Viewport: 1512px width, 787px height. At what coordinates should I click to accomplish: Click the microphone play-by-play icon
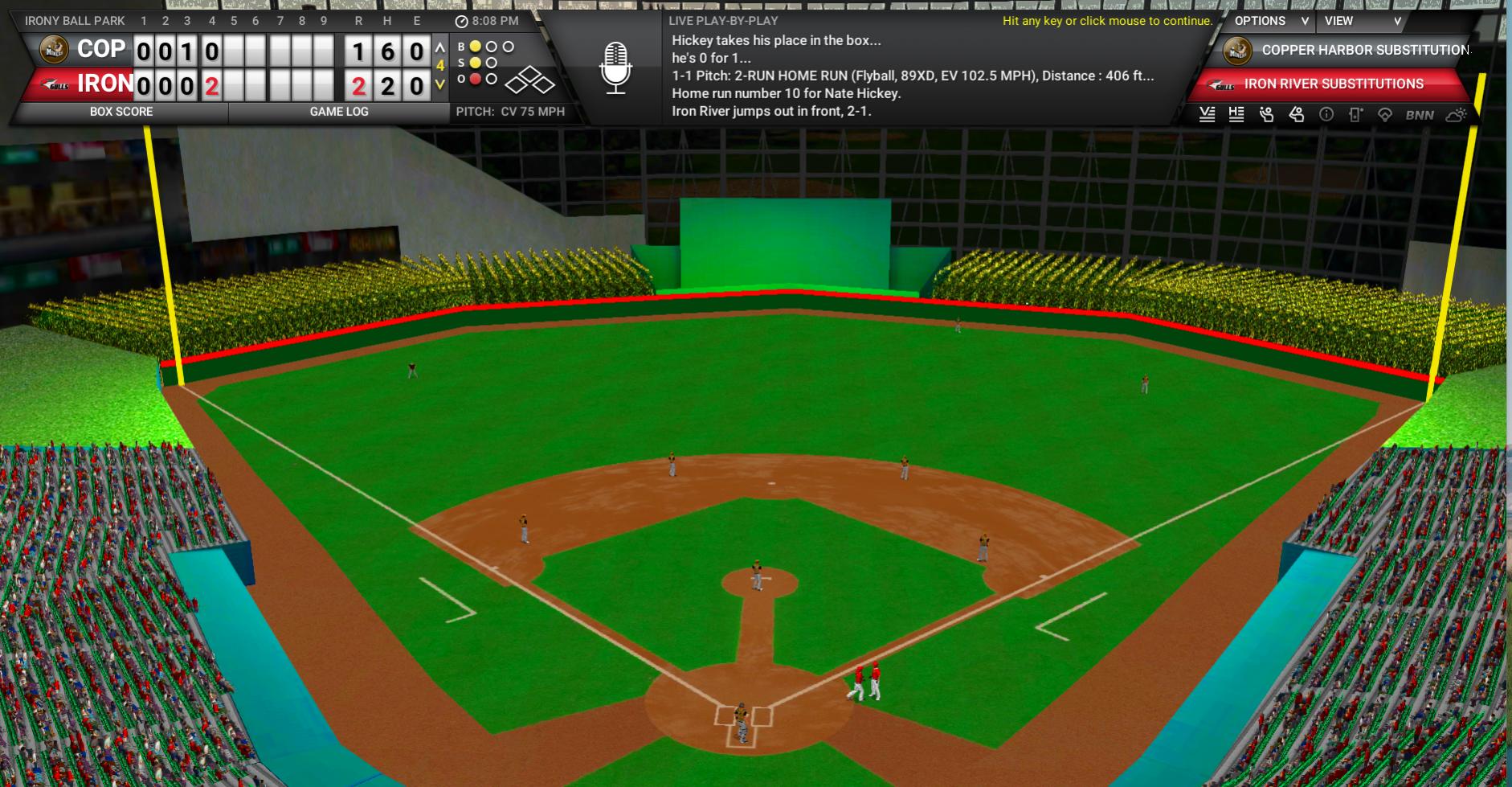coord(615,68)
